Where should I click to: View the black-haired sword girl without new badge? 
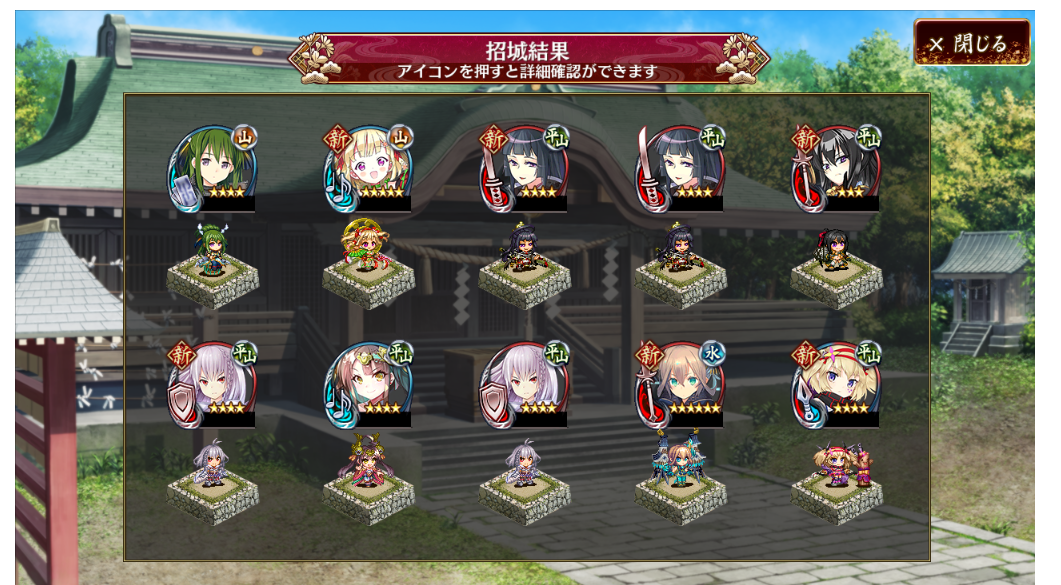tap(679, 168)
